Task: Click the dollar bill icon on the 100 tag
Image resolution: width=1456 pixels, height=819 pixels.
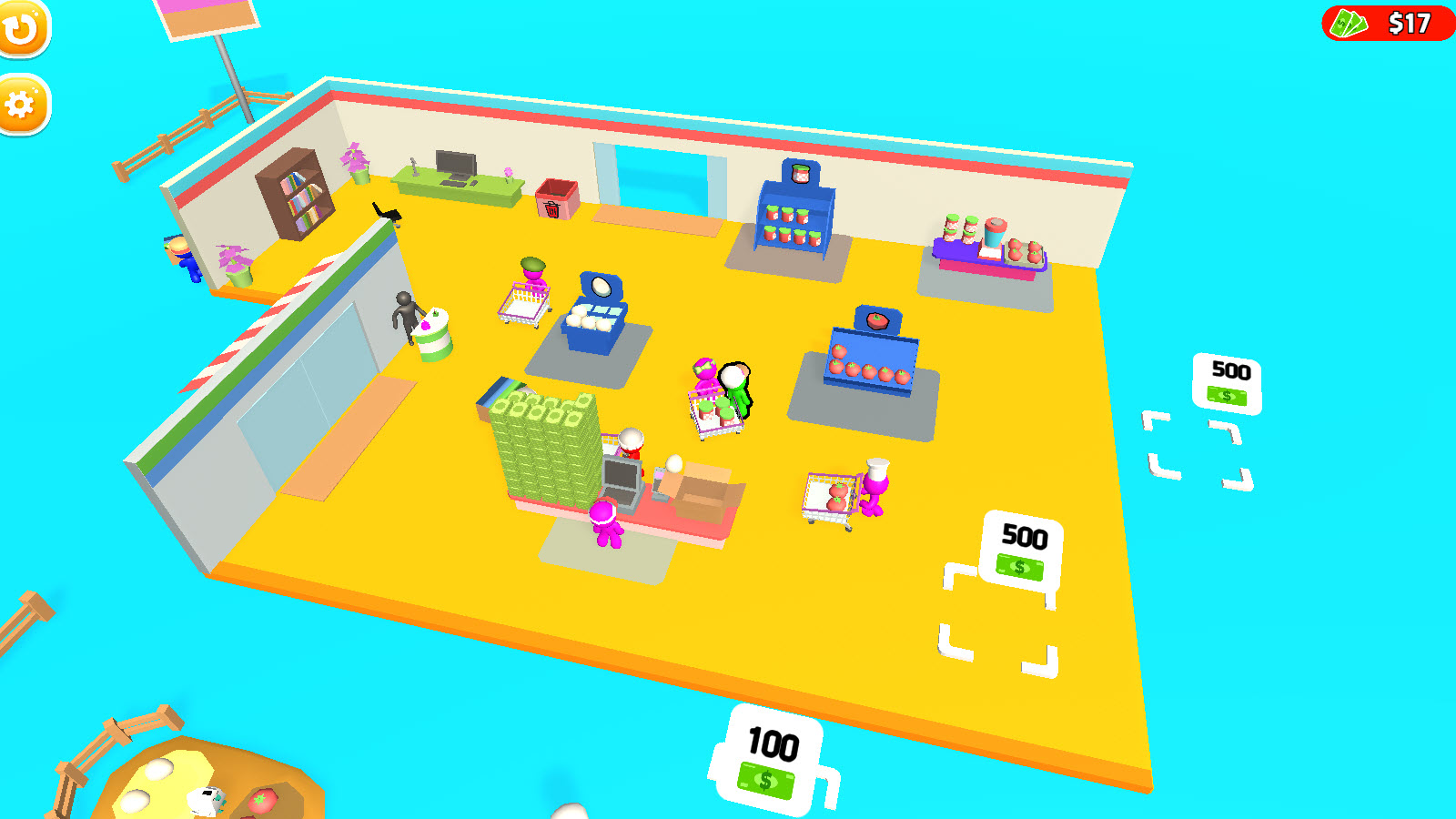Action: pos(767,778)
